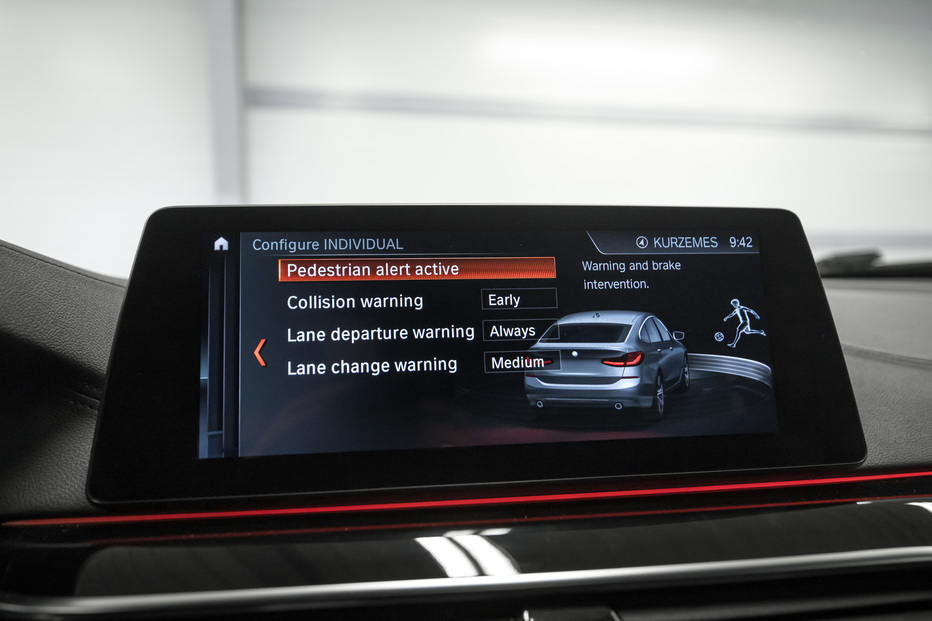
Task: Select the Lane change warning entry
Action: (x=371, y=366)
